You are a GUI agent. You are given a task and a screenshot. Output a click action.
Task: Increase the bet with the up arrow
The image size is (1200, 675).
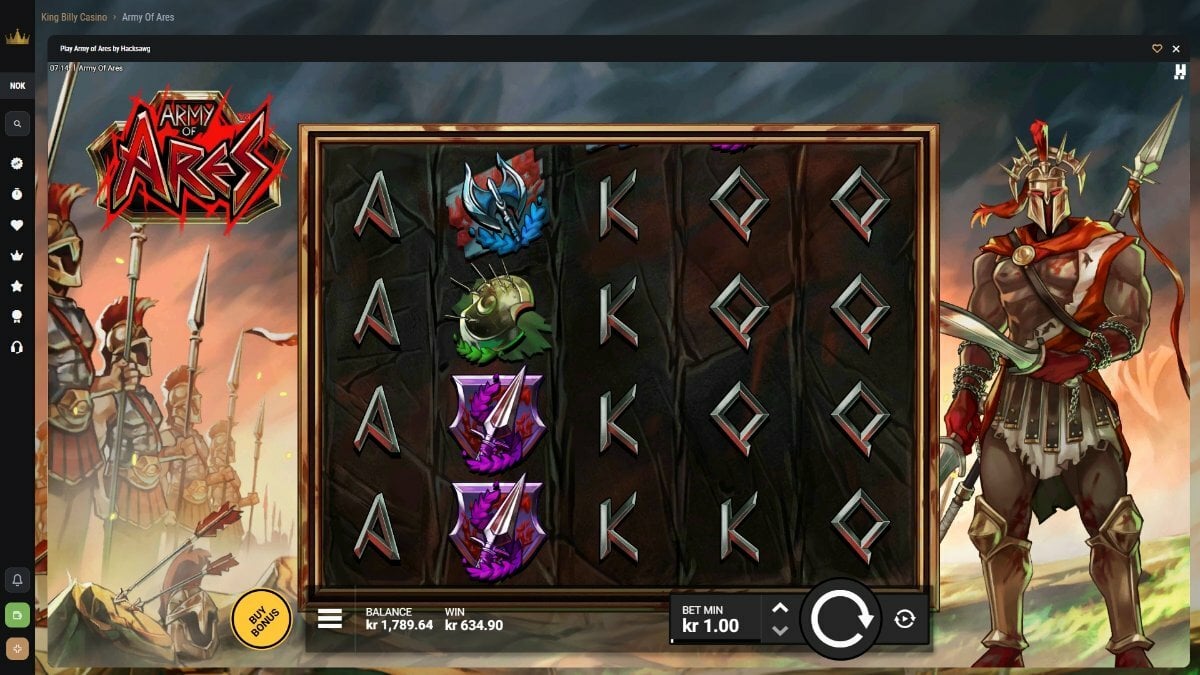(780, 608)
